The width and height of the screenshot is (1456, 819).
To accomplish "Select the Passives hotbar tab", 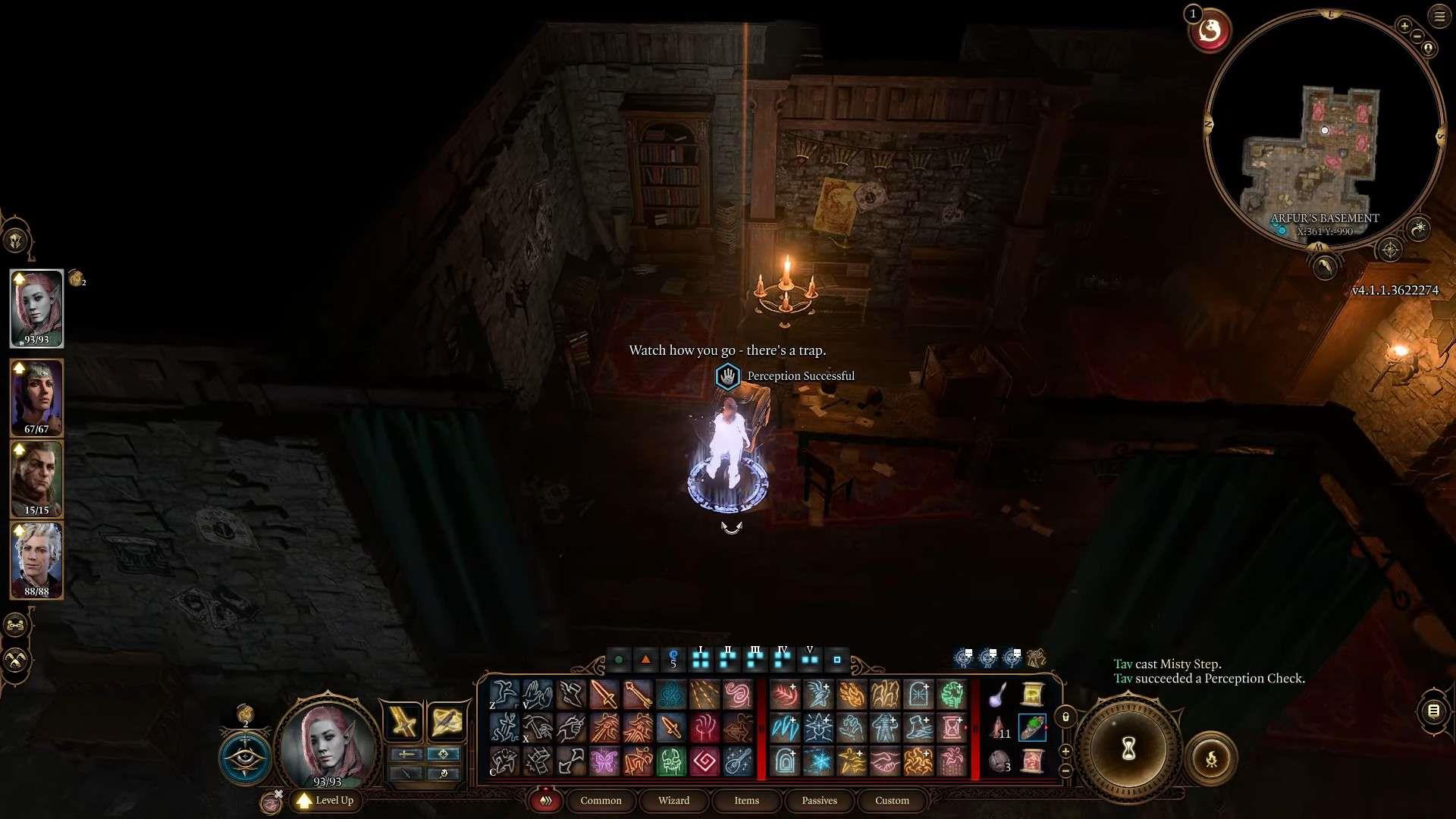I will click(819, 800).
